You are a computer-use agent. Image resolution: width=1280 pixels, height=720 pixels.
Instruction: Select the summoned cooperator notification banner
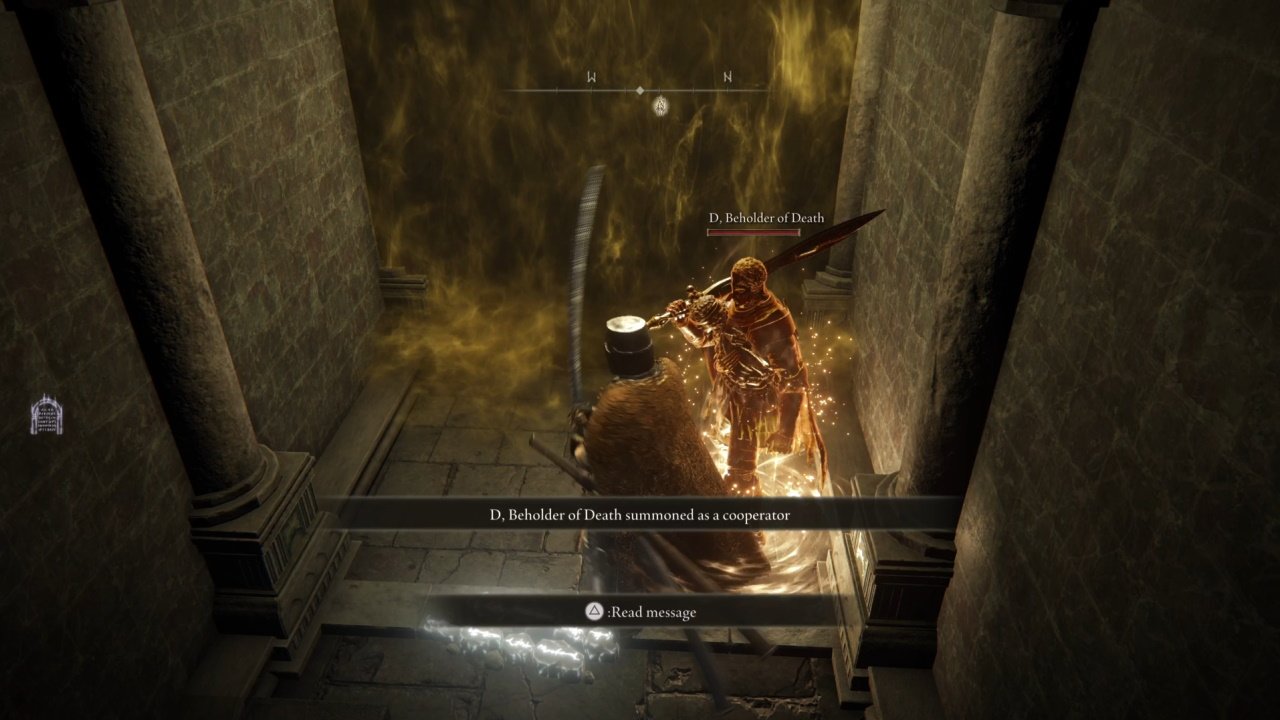(639, 515)
